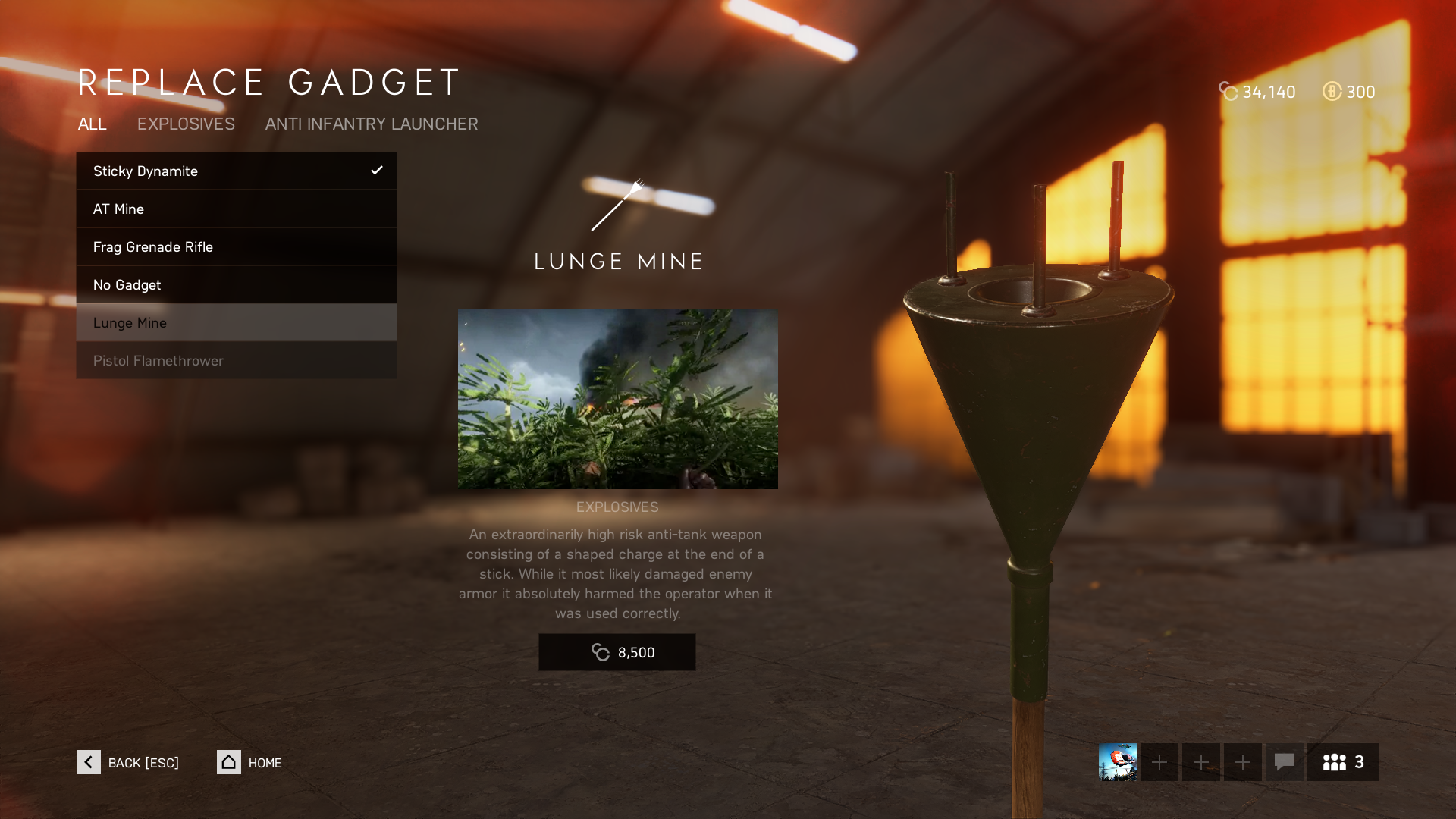Open the Lunge Mine preview video thumbnail
This screenshot has width=1456, height=819.
(617, 399)
